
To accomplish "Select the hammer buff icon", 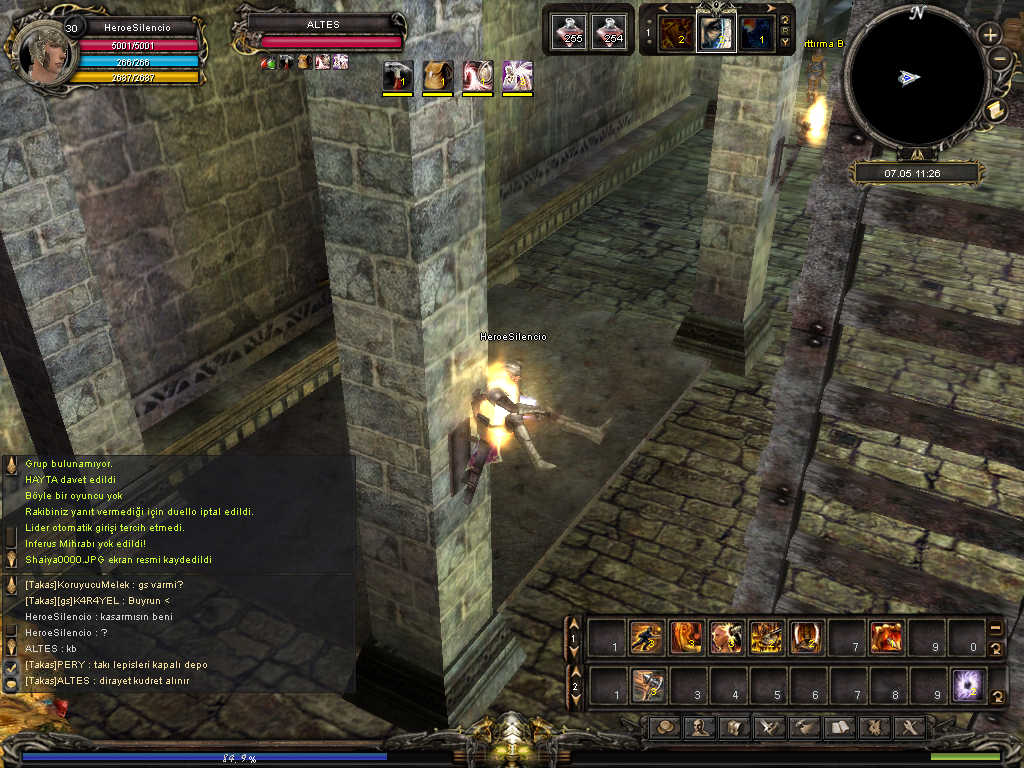I will (398, 76).
